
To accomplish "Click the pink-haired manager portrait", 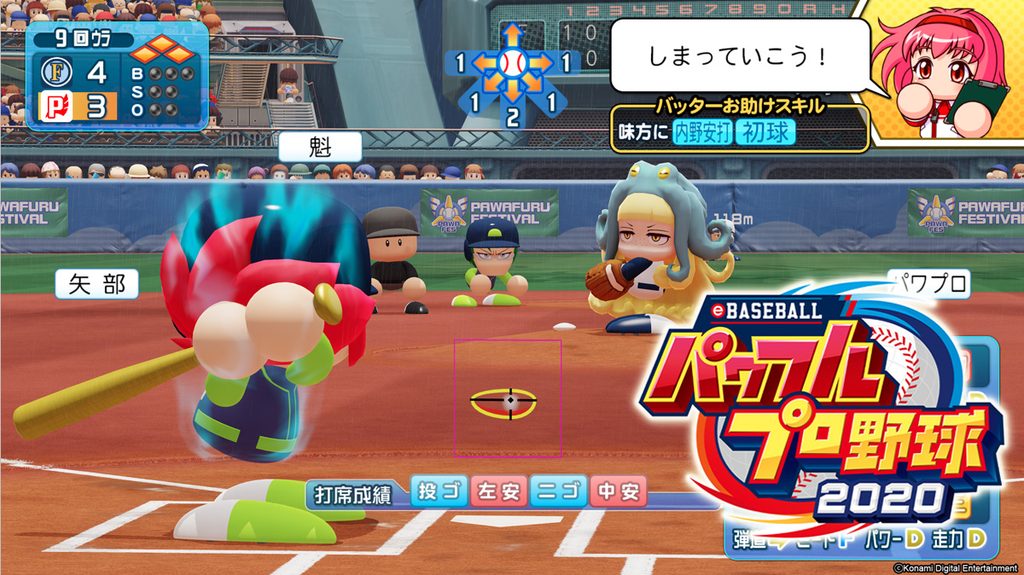I will click(x=941, y=69).
